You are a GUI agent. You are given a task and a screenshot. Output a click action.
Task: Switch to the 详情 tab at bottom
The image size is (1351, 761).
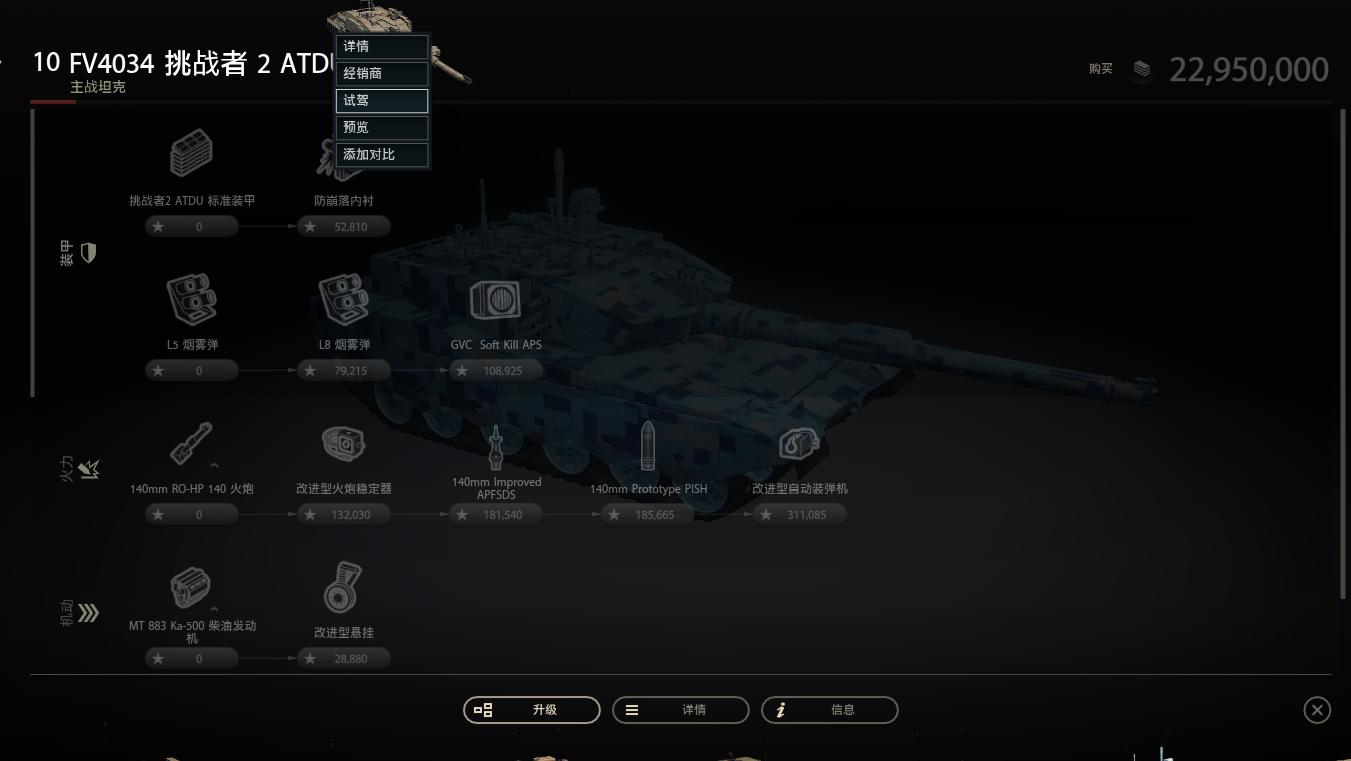pyautogui.click(x=680, y=709)
